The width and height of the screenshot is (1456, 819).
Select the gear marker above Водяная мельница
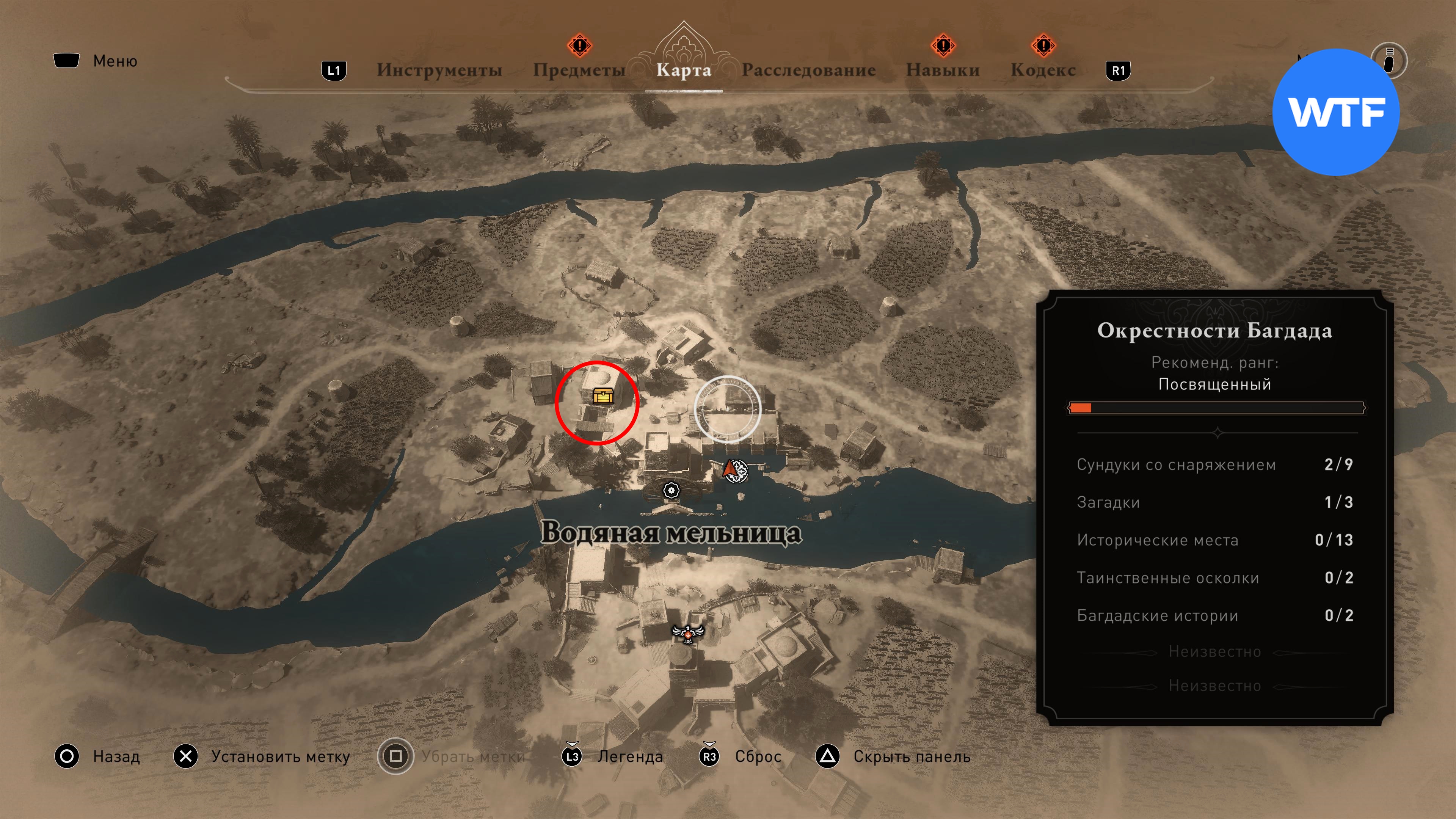pos(671,490)
